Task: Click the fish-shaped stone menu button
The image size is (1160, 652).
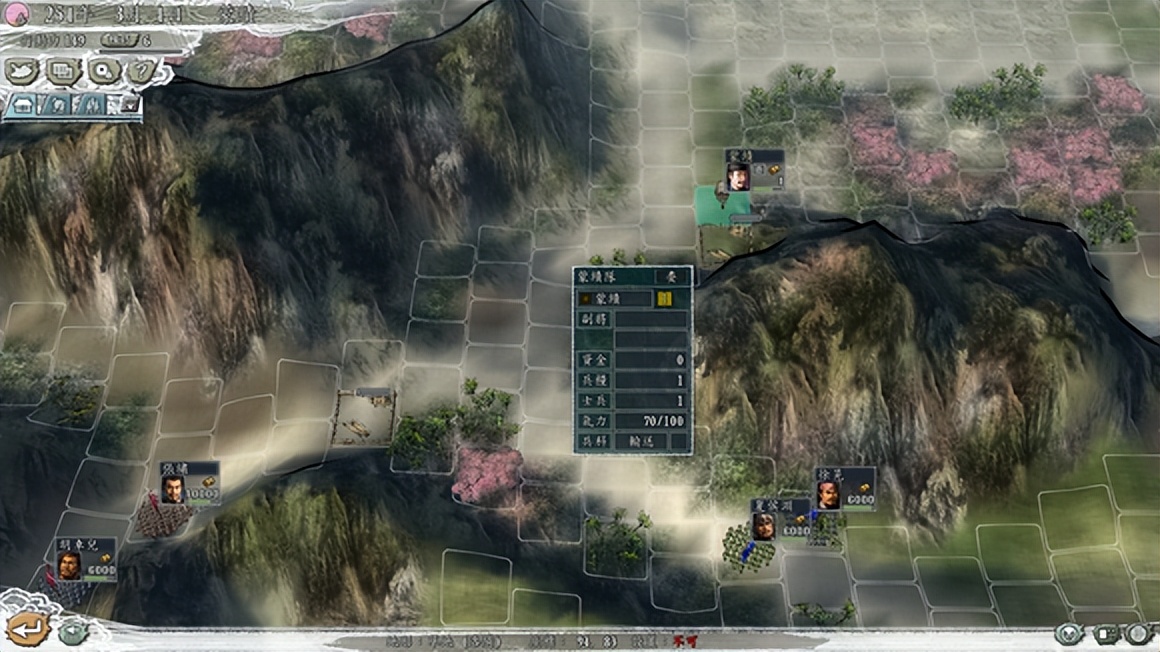Action: tap(23, 70)
